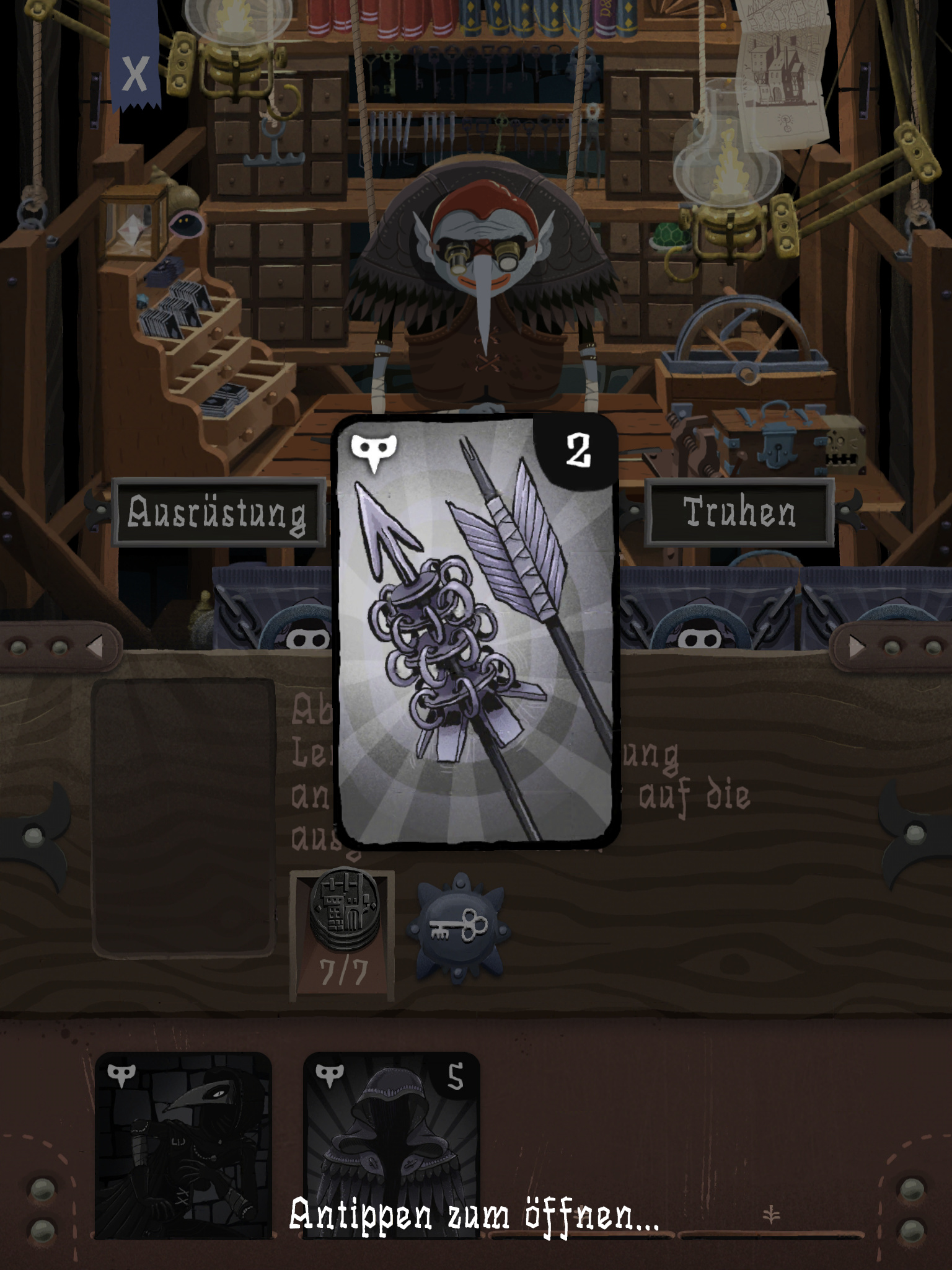
Task: Open the Truhen chests section
Action: pos(739,513)
